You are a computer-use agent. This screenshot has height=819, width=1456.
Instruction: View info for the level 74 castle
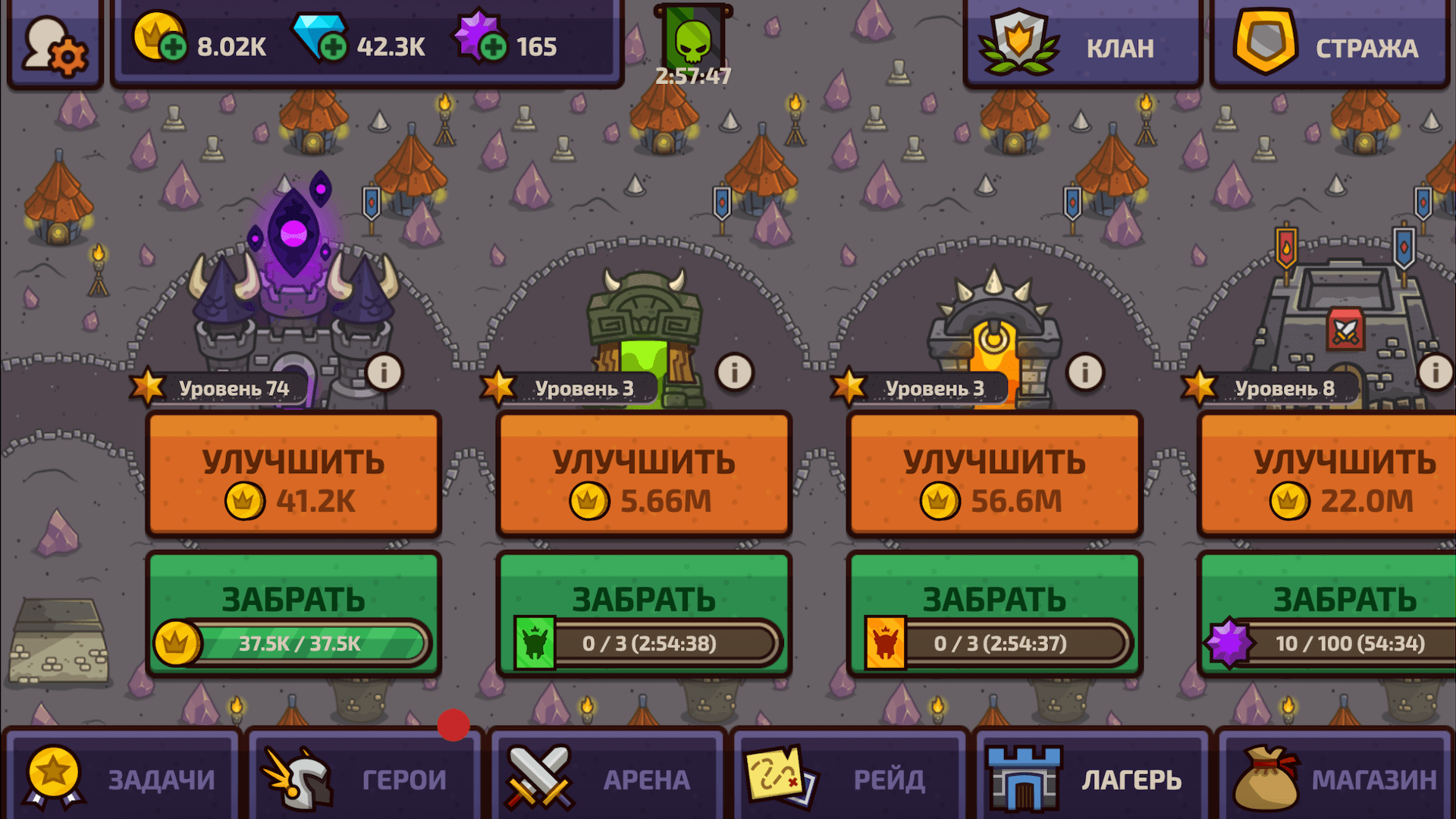click(x=384, y=372)
